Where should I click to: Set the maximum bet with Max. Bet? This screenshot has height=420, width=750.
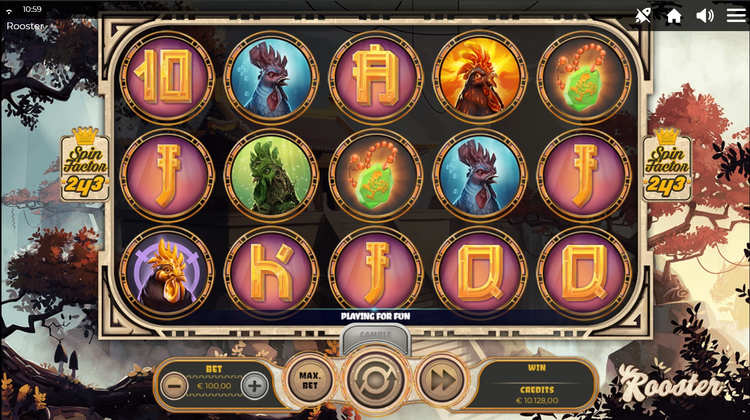pyautogui.click(x=308, y=380)
